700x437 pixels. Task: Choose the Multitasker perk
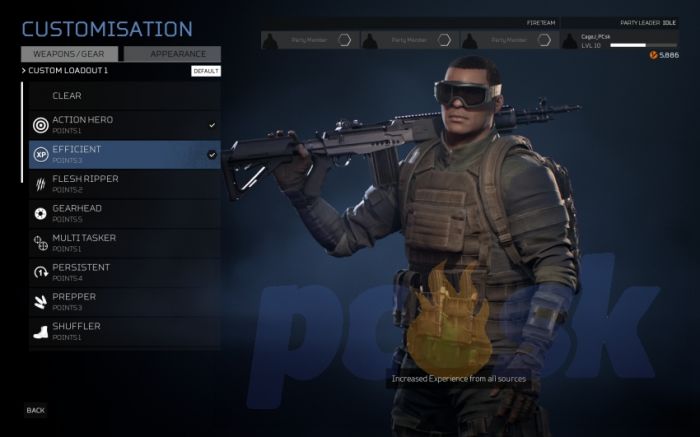coord(124,242)
